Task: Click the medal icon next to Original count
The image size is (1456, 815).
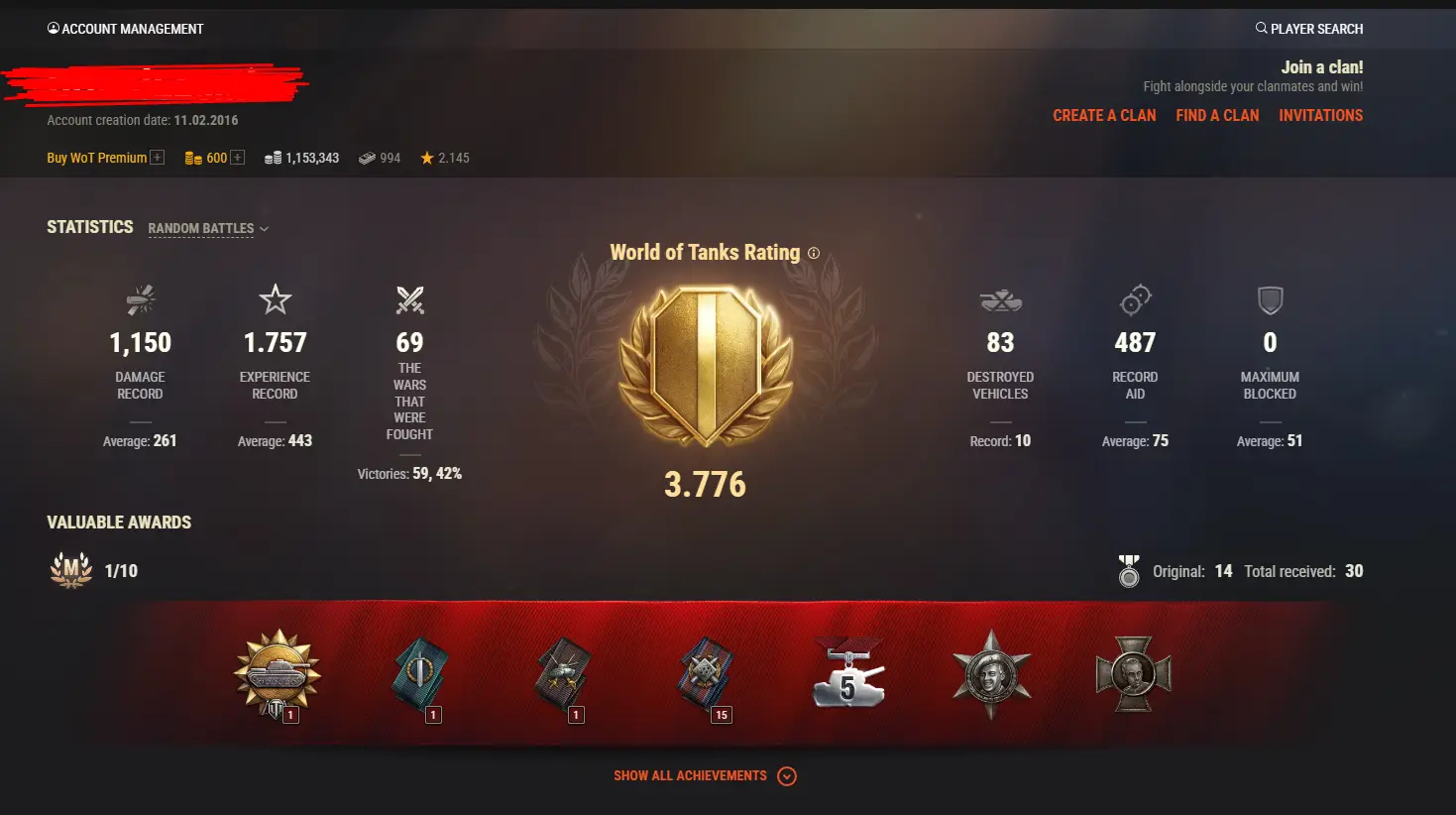Action: (1129, 570)
